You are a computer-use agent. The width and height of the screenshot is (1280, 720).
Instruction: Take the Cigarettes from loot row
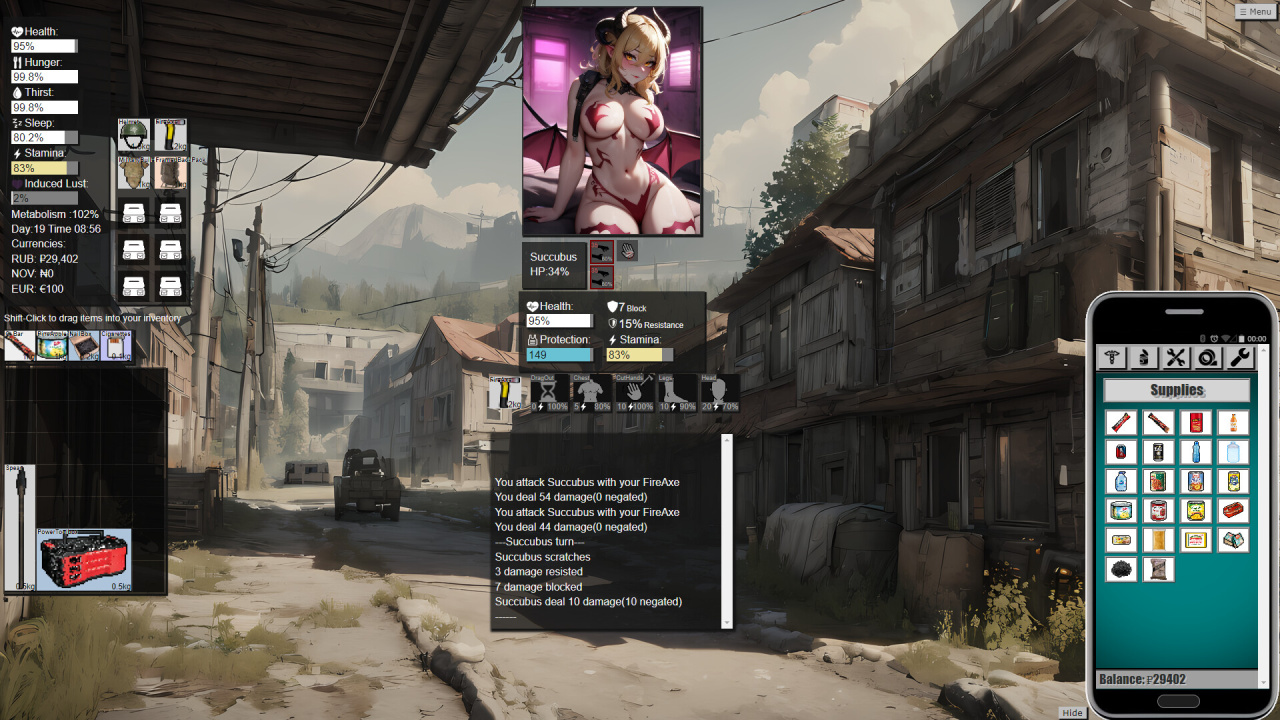pos(116,345)
